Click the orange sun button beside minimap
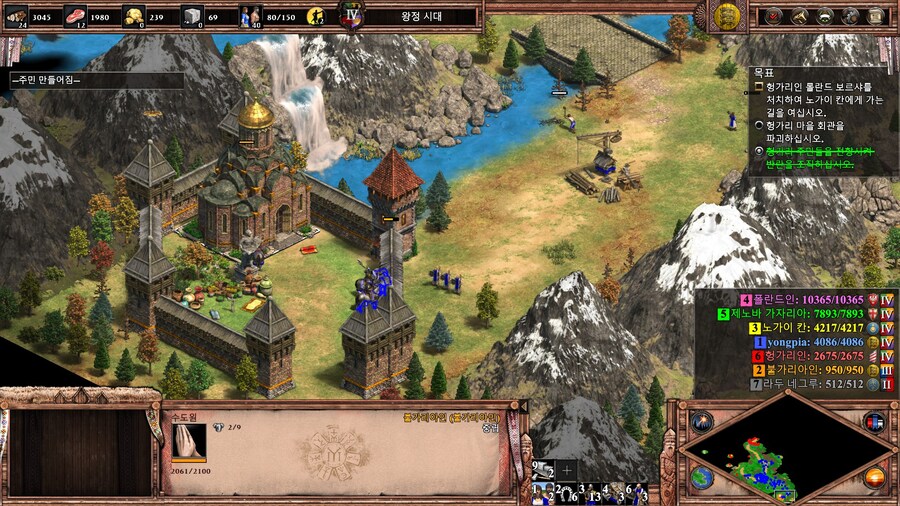 point(874,477)
